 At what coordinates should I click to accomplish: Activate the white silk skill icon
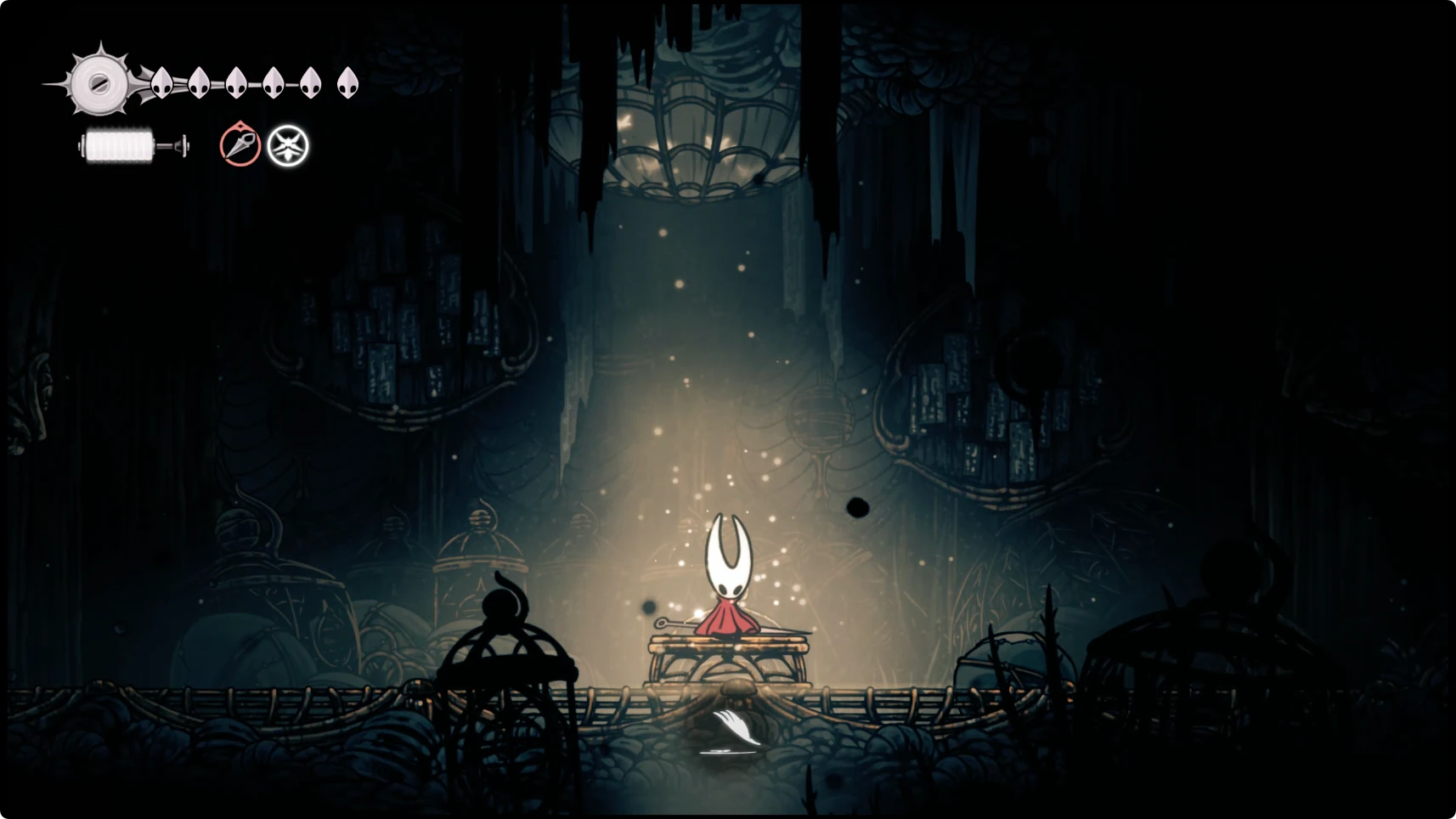288,146
